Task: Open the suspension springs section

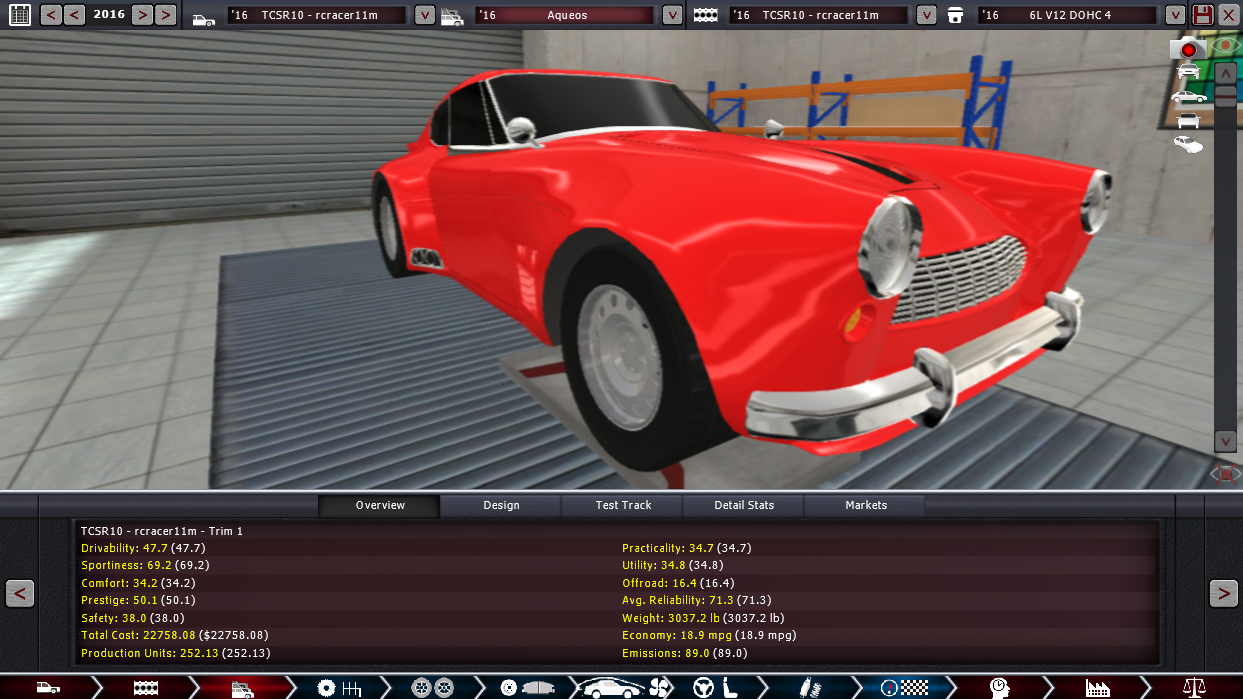Action: (x=807, y=687)
